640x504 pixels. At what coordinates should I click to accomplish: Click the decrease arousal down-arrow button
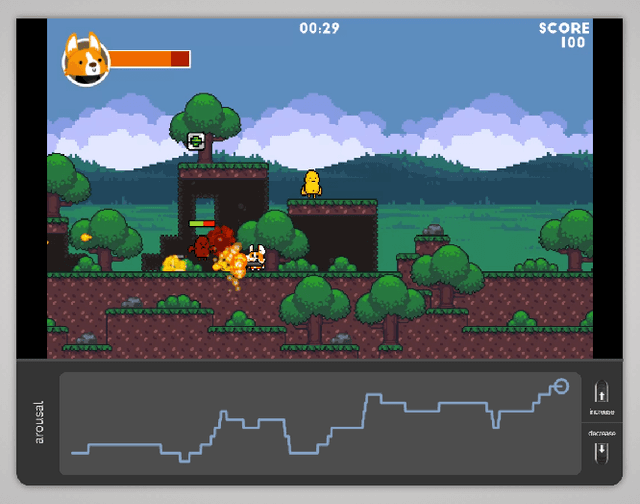tap(601, 451)
